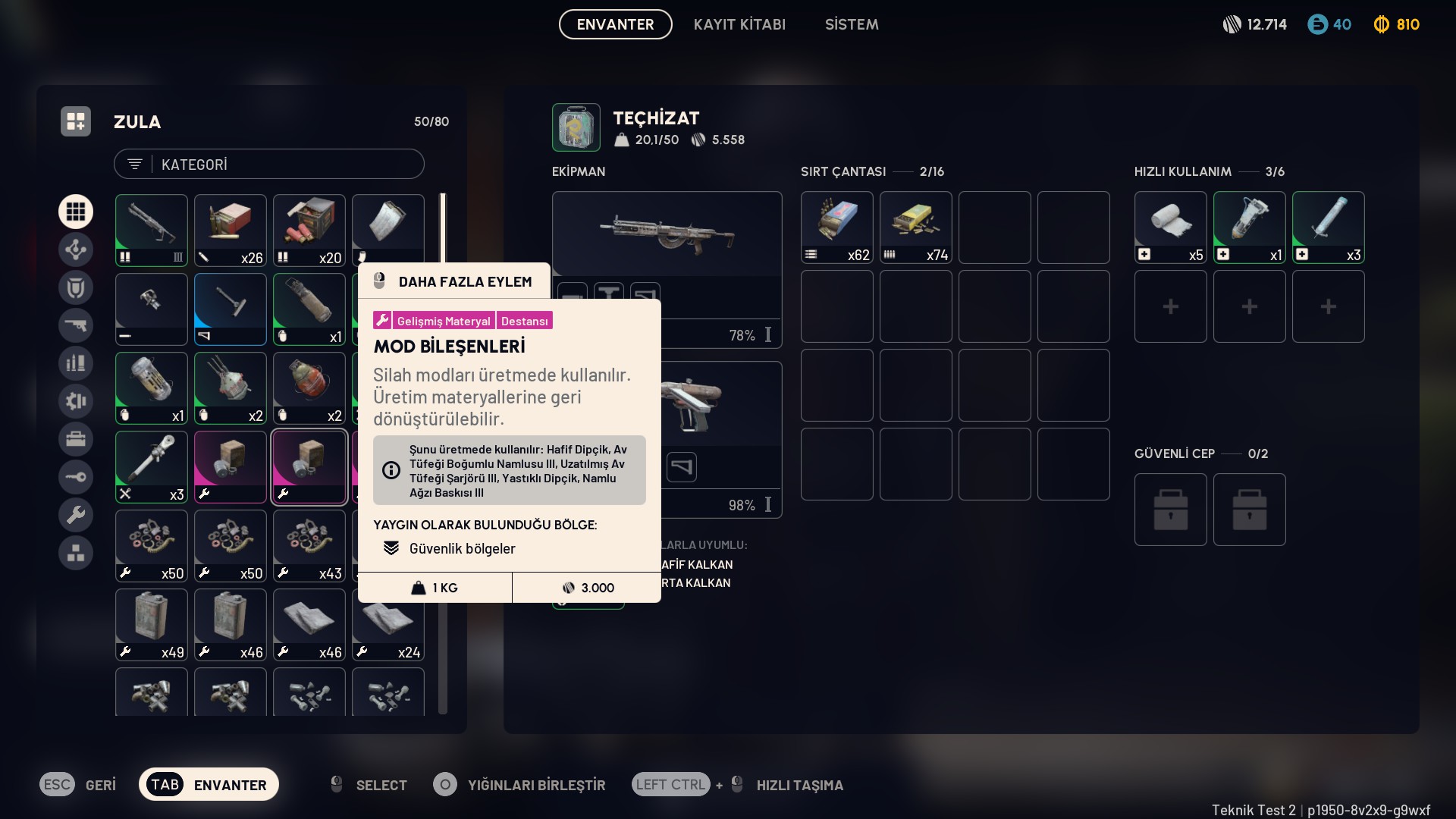
Task: Select the rifle in the first stash slot
Action: coord(152,230)
